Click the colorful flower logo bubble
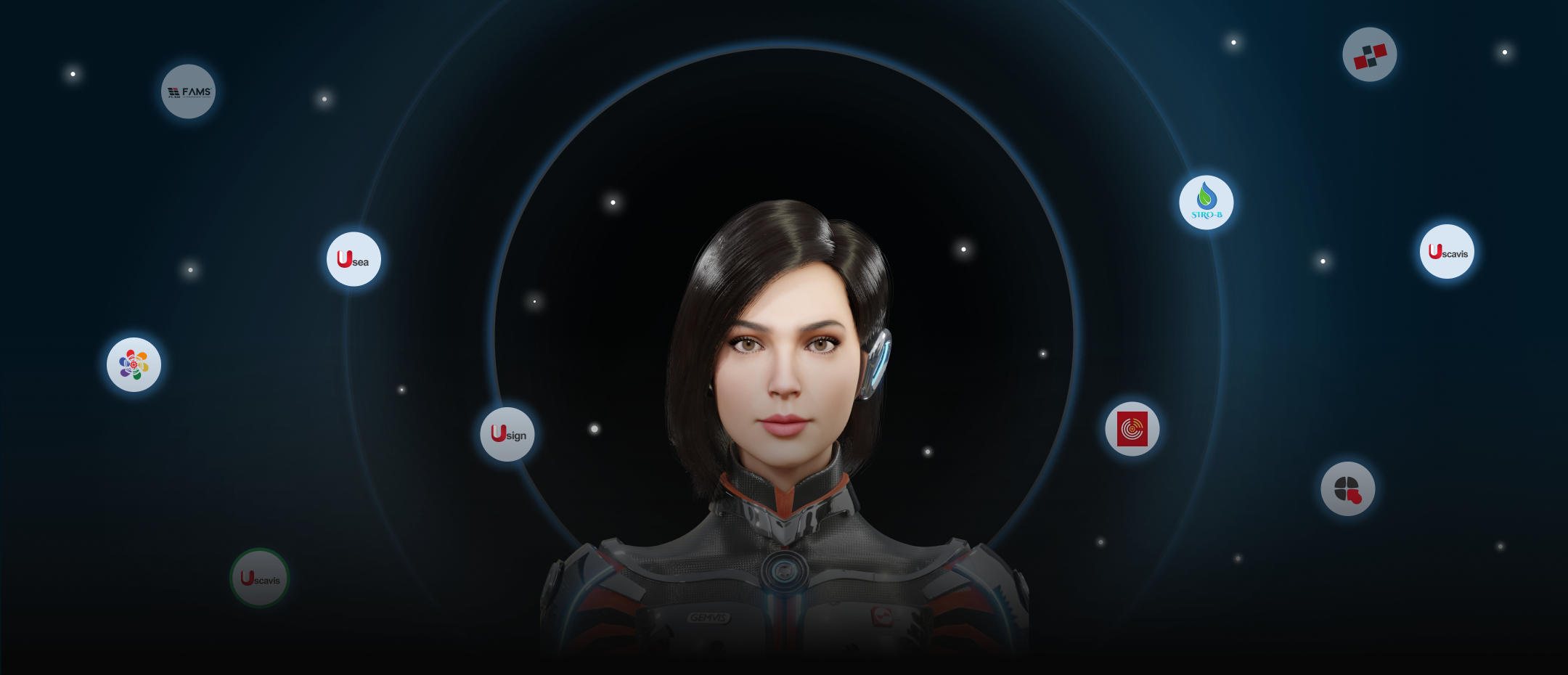 pyautogui.click(x=134, y=364)
